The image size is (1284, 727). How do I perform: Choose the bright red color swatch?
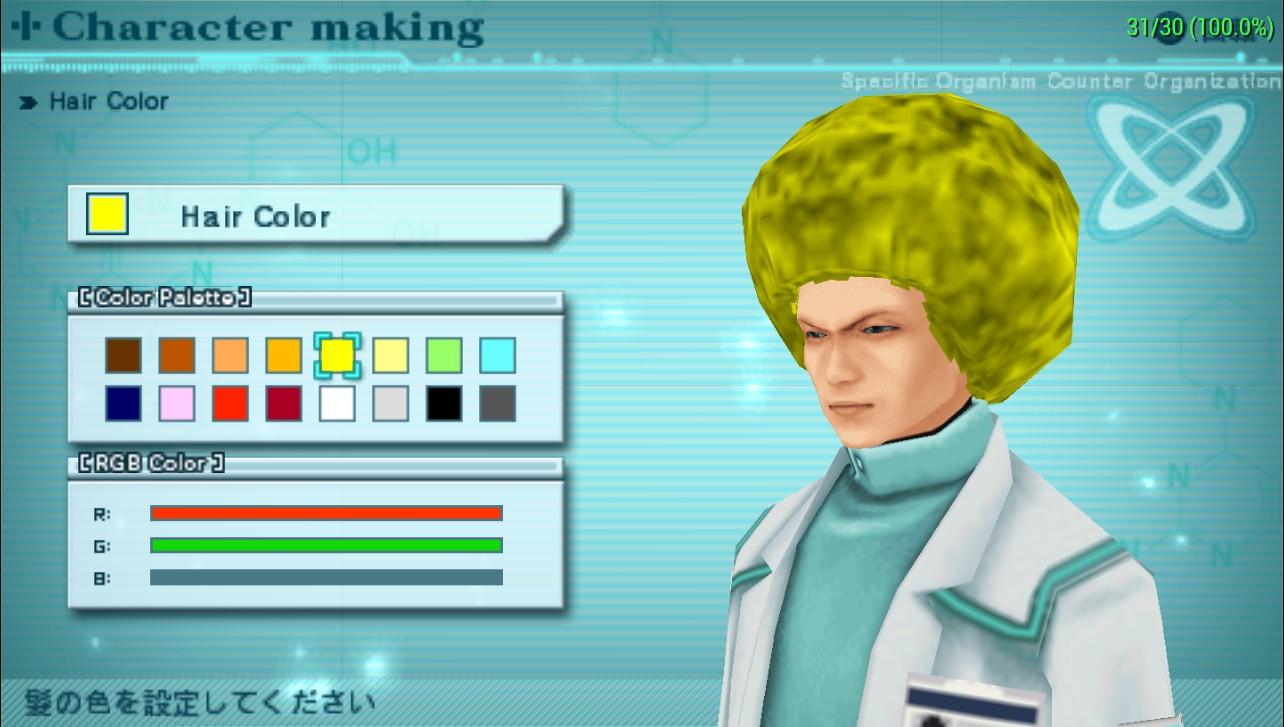pos(230,404)
